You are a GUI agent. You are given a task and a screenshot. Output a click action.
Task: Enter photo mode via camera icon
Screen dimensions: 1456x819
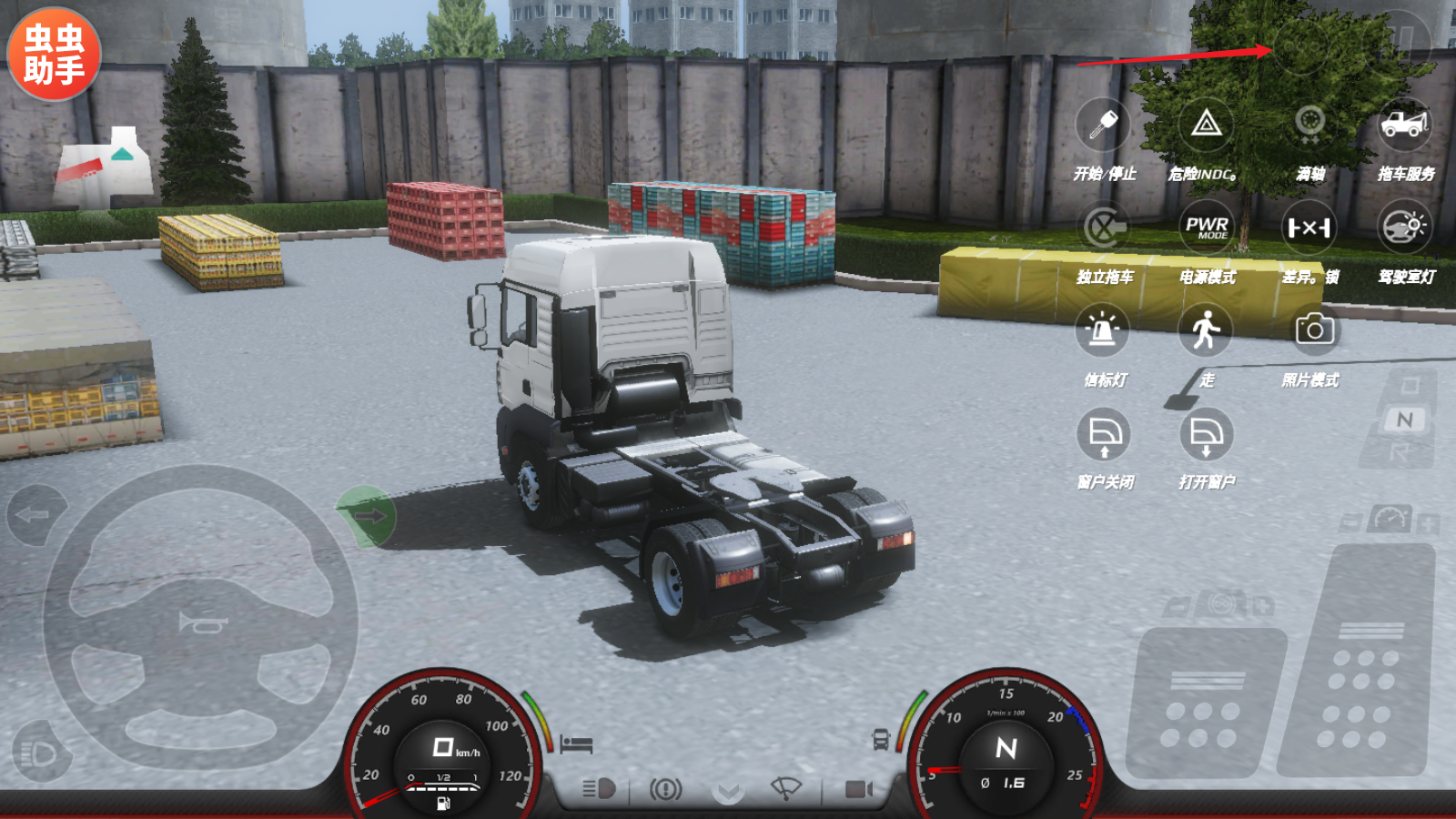(x=1314, y=329)
